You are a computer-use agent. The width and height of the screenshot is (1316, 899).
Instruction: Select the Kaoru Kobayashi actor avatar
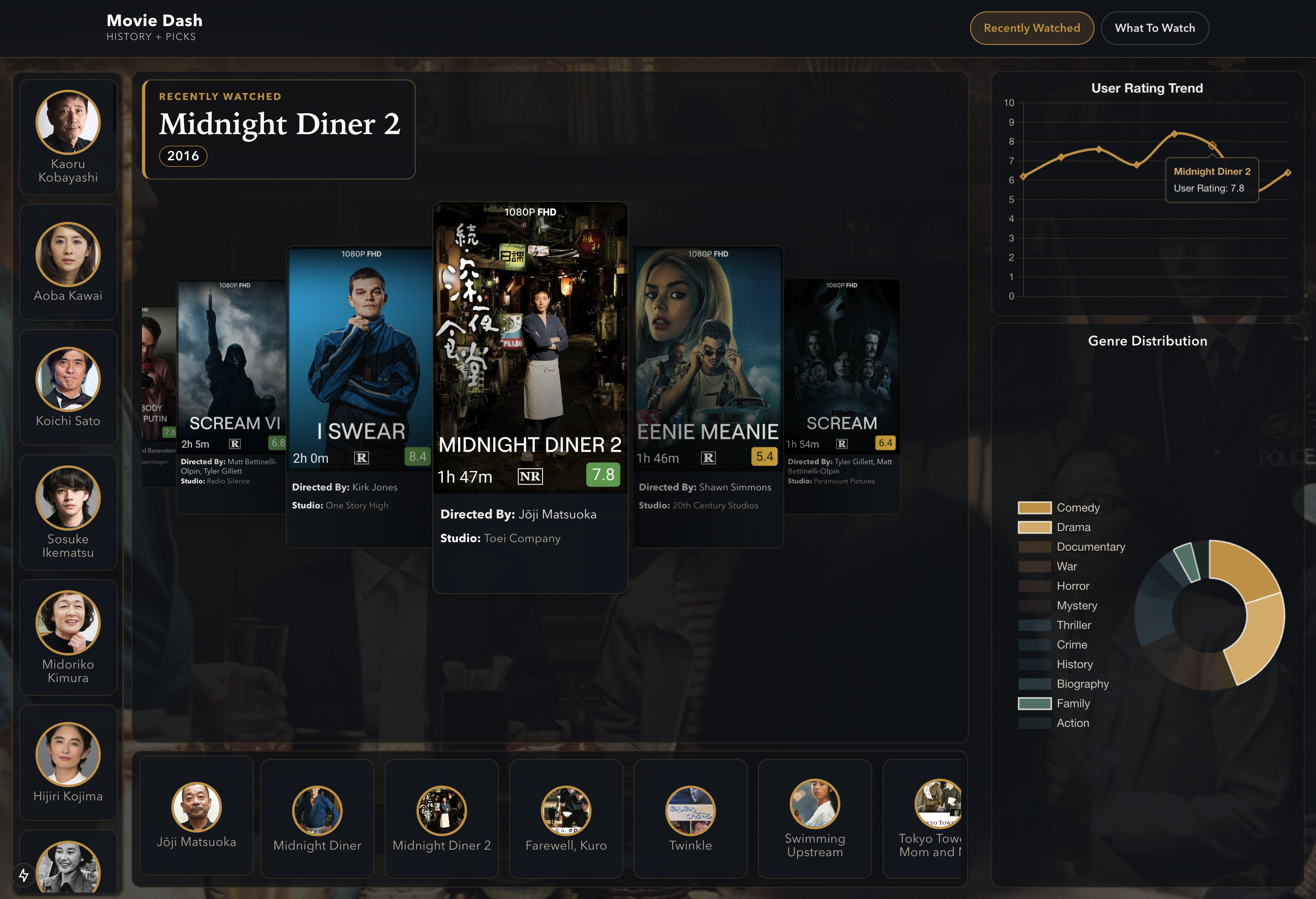pos(68,122)
